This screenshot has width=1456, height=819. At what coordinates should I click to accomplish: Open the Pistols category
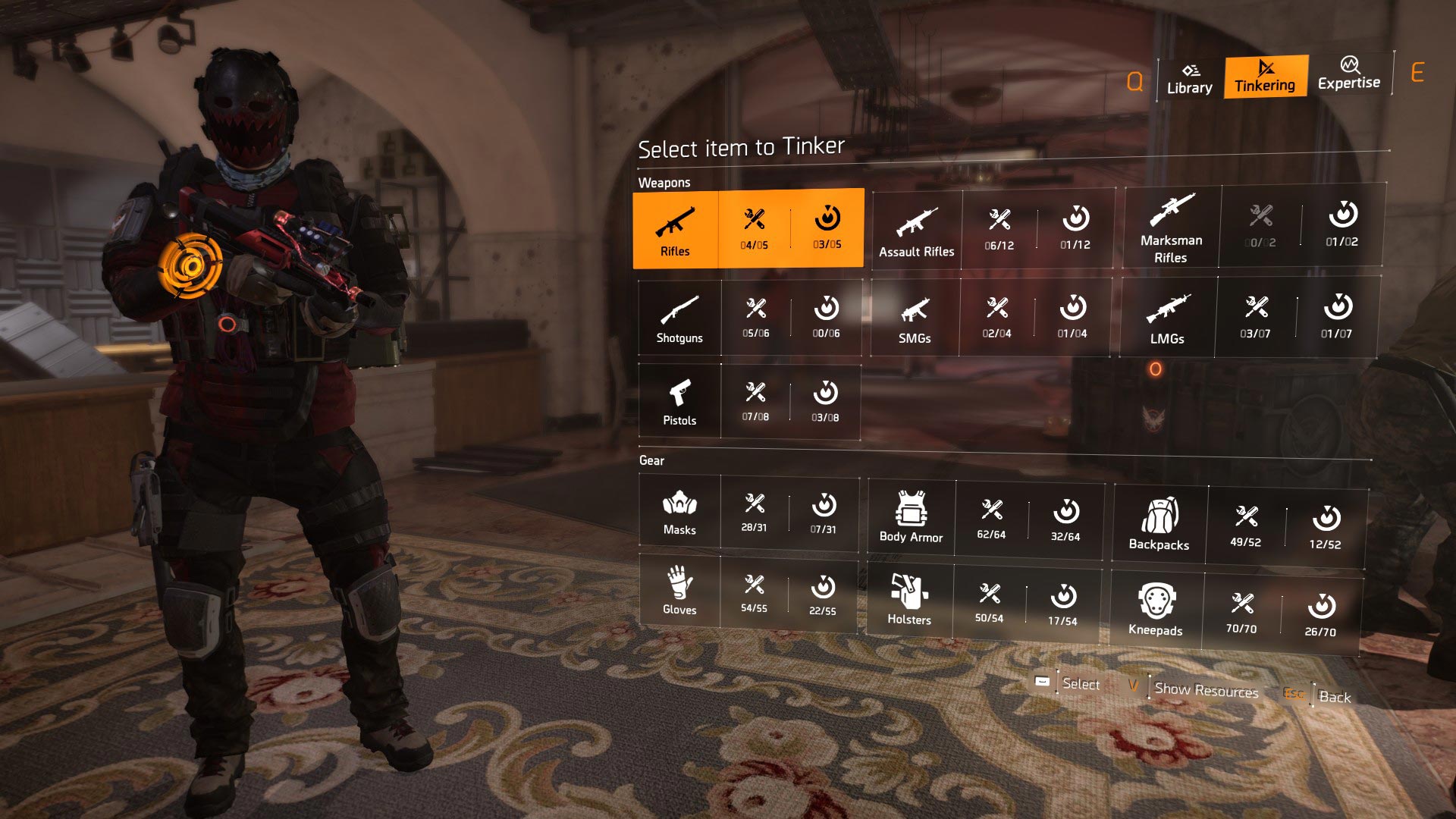pyautogui.click(x=679, y=402)
